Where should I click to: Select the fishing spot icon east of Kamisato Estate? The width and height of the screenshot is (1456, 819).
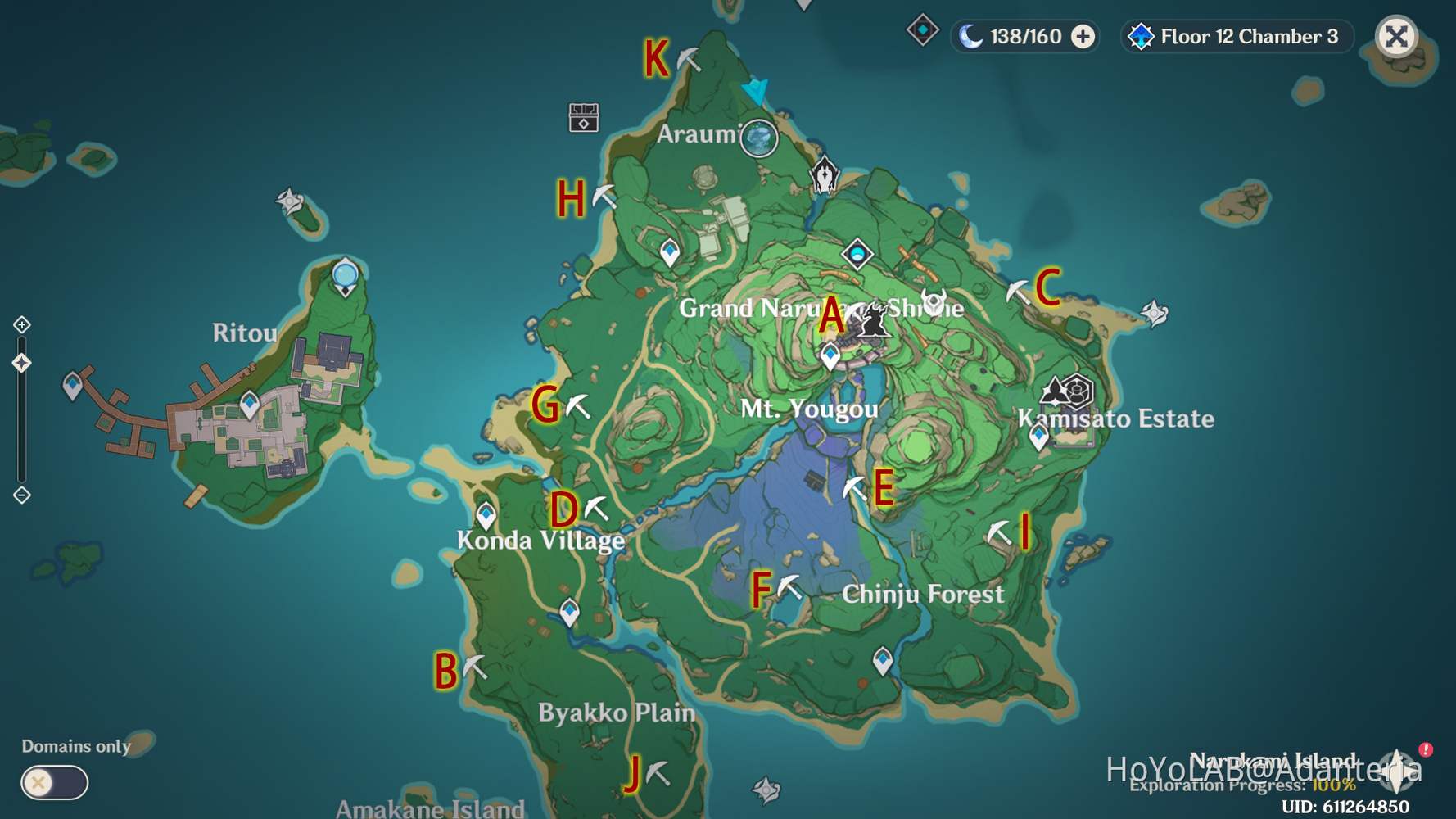point(1153,313)
